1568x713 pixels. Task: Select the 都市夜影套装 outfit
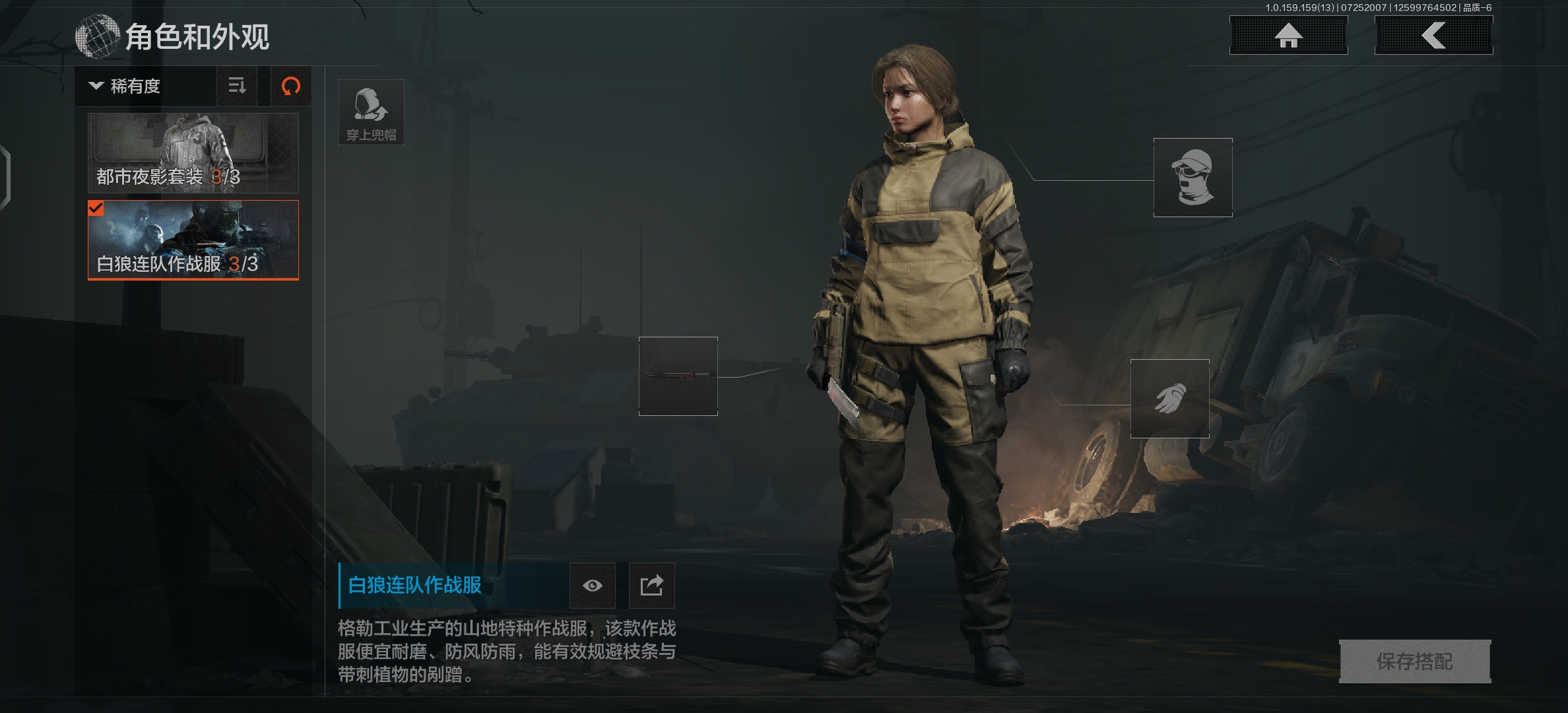[193, 153]
